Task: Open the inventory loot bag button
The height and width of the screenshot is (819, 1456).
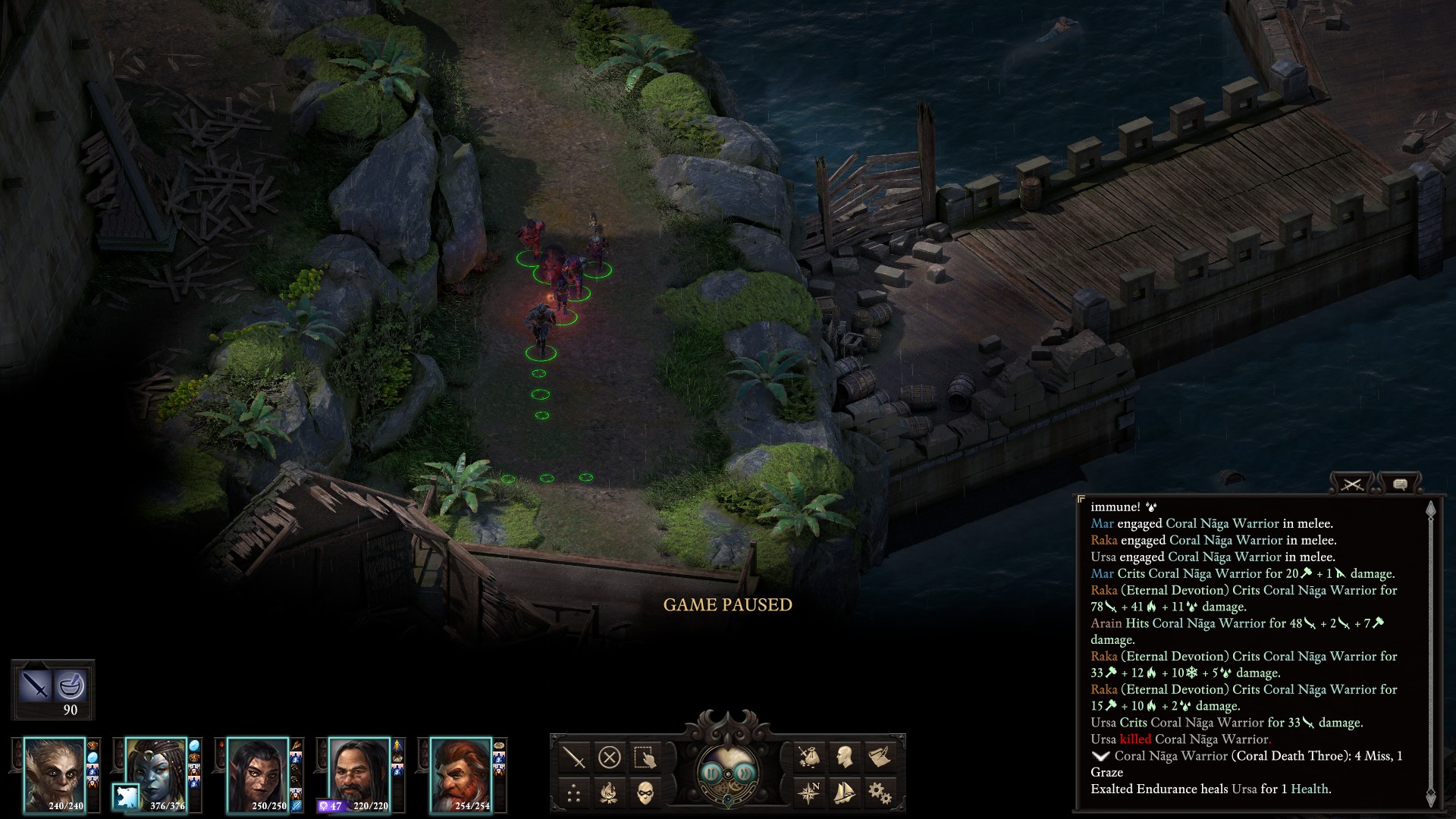Action: [x=808, y=757]
